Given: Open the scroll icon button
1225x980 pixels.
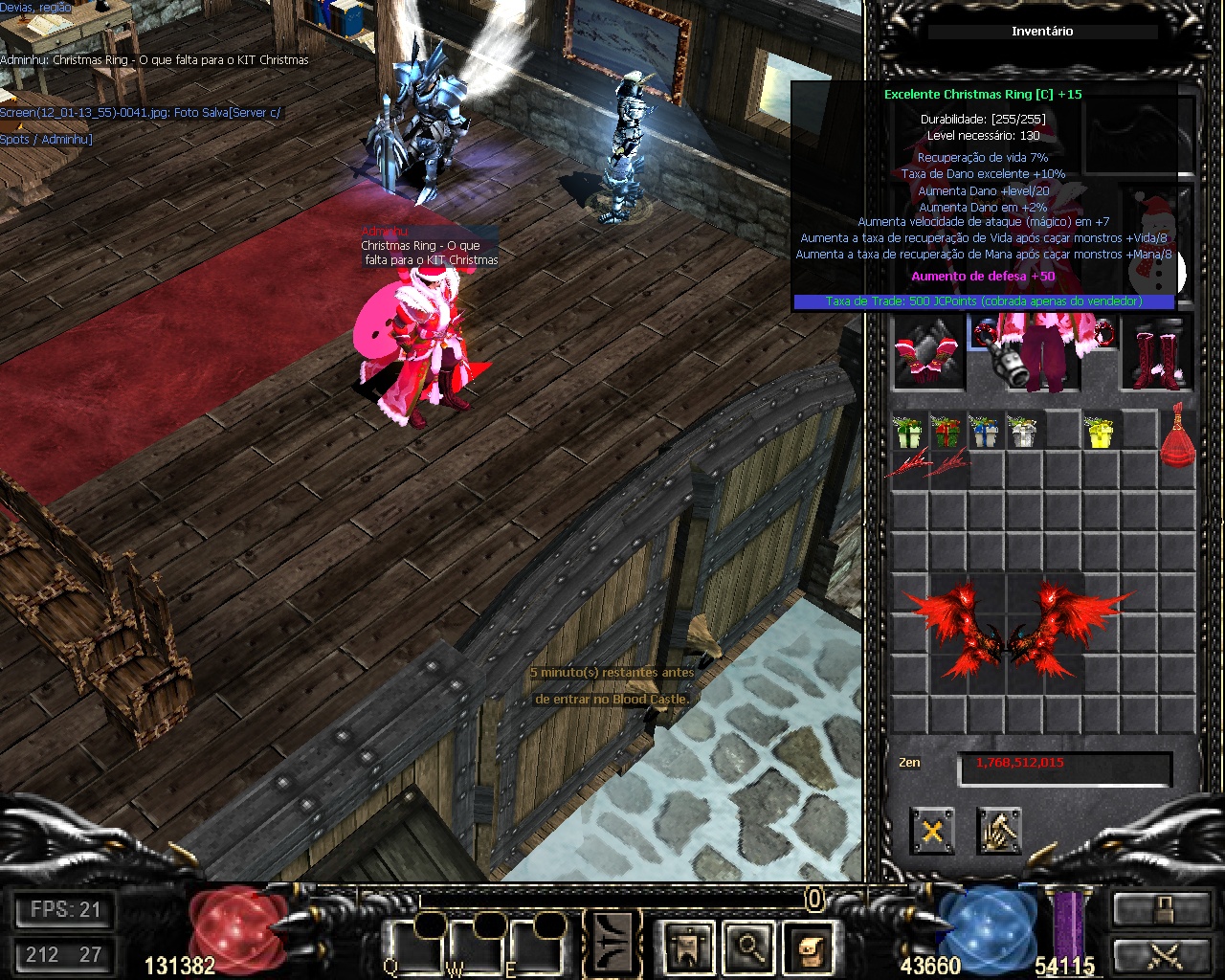Looking at the screenshot, I should 811,947.
